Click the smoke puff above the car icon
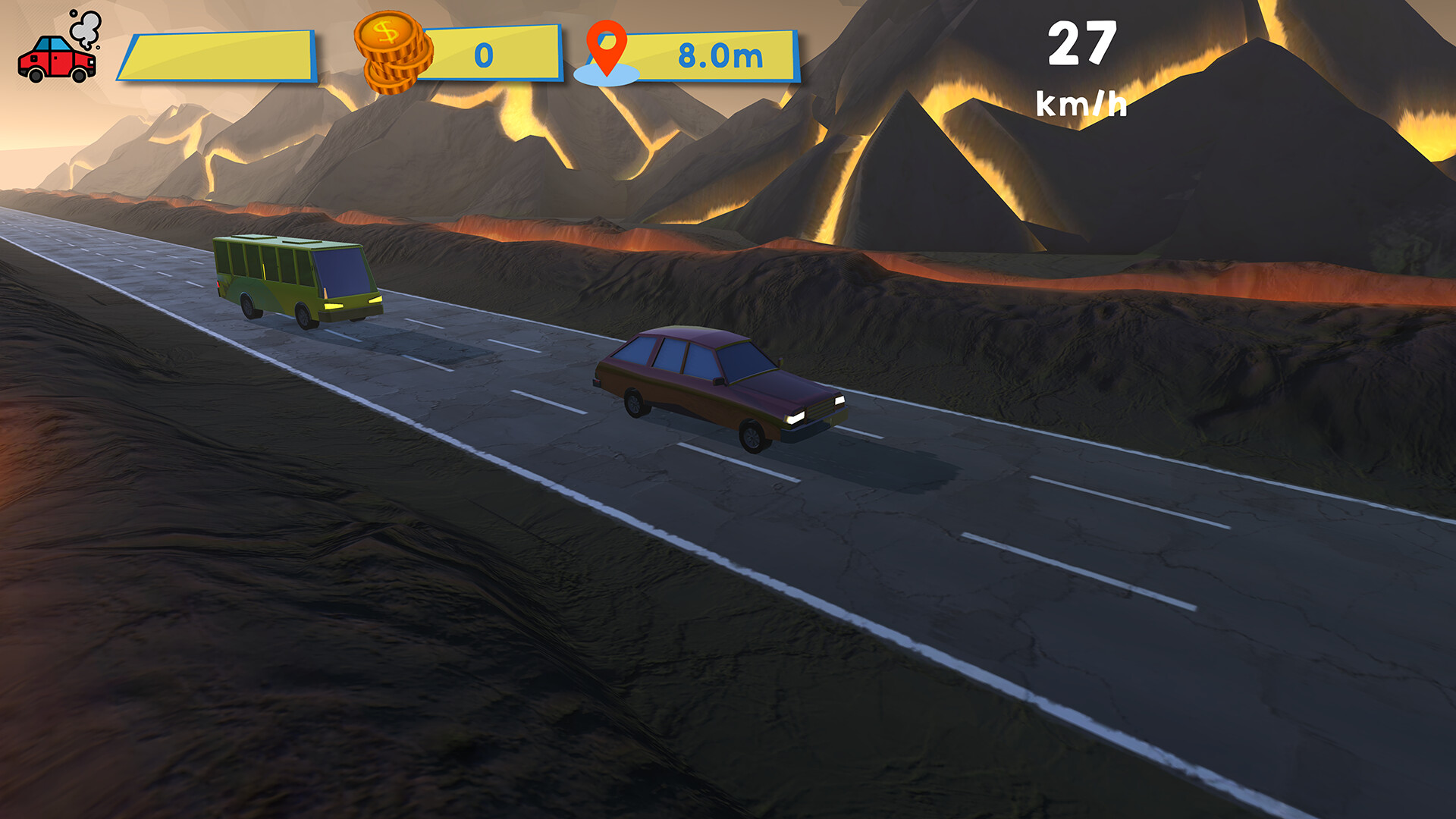1456x819 pixels. point(86,29)
